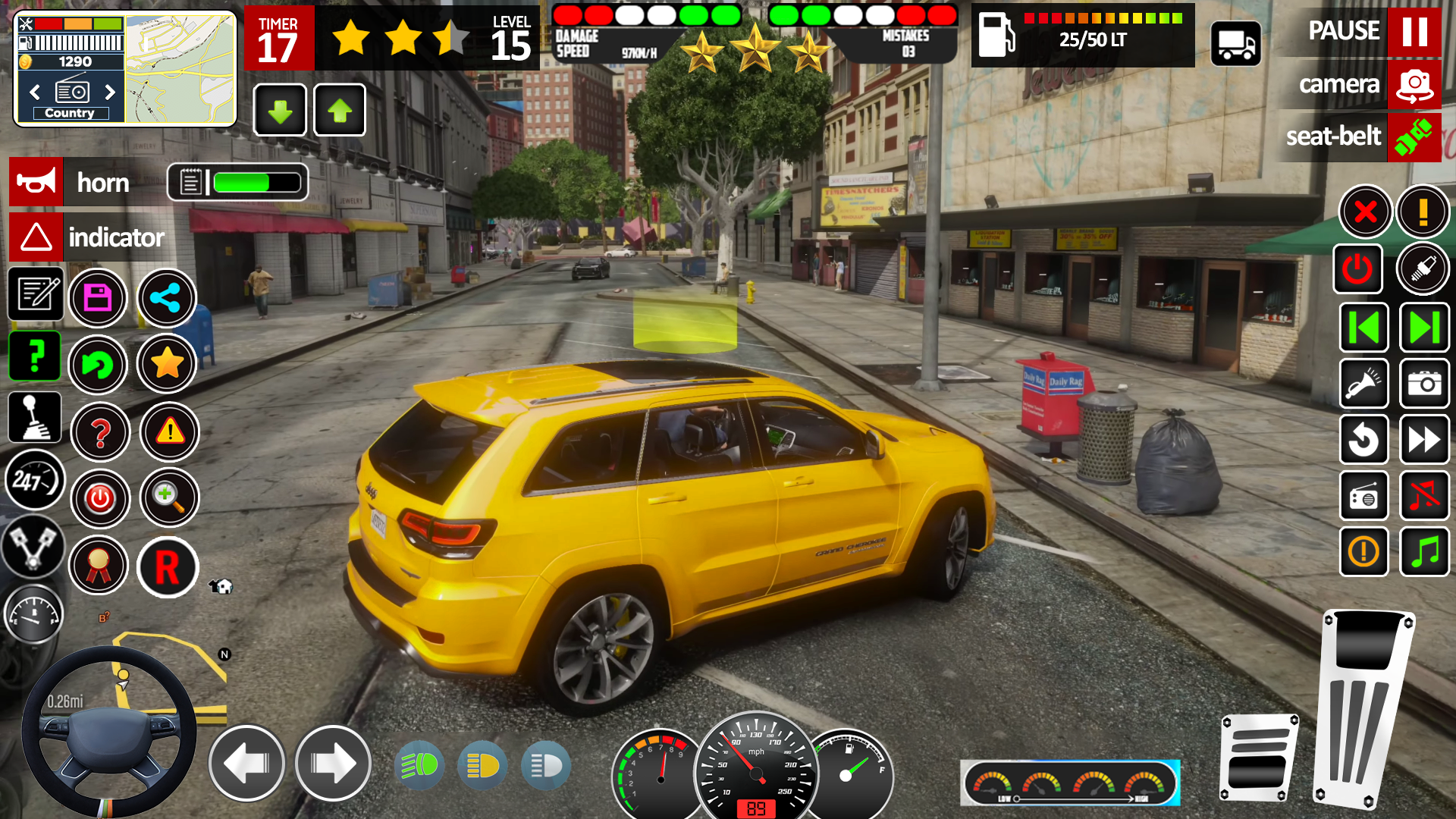
Task: Activate the radio icon in right sidebar
Action: 1364,496
